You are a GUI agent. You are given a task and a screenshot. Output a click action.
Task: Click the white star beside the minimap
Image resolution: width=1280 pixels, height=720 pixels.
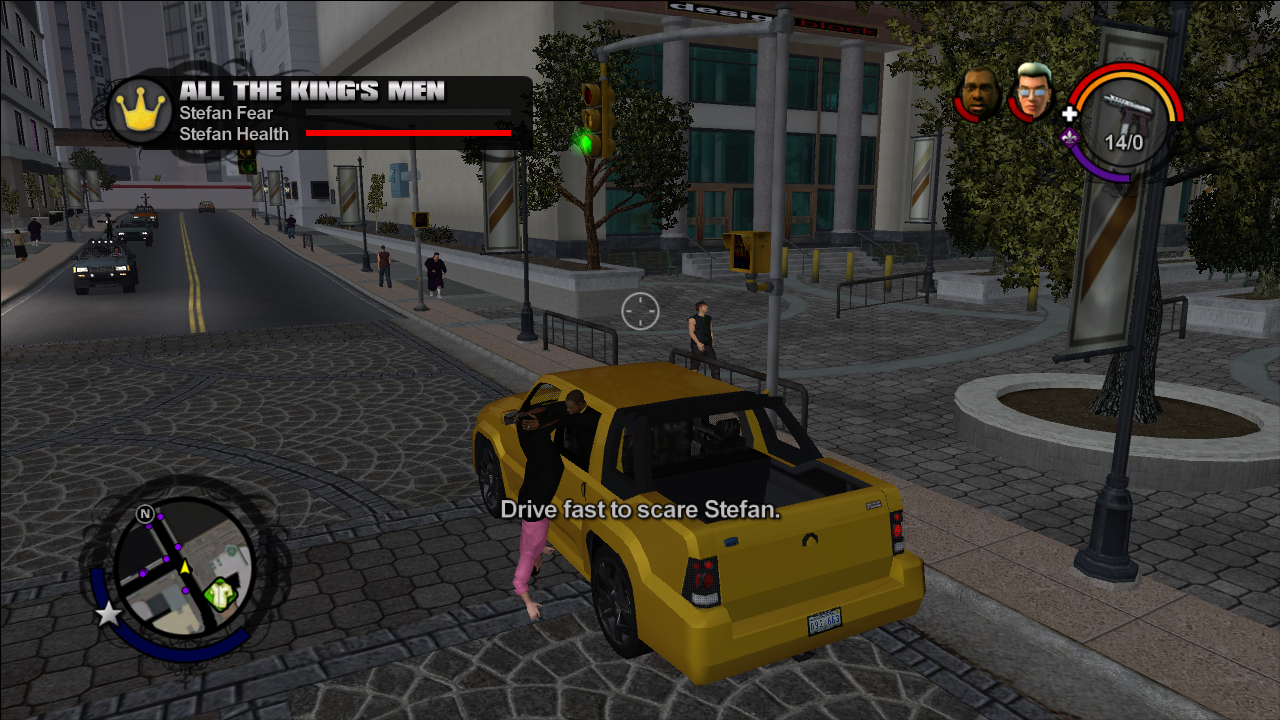click(108, 612)
